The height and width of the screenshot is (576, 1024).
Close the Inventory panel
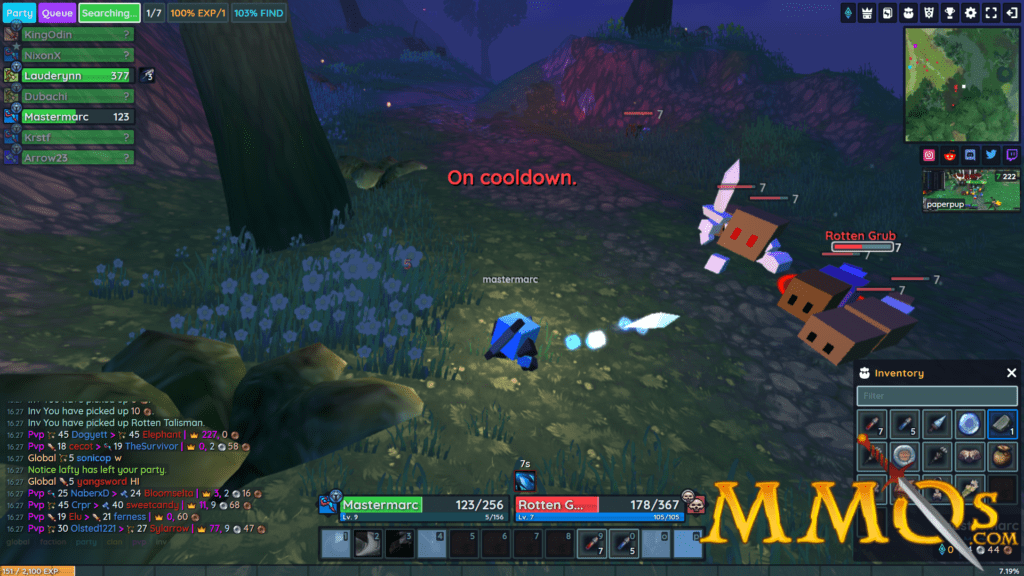[x=1011, y=373]
